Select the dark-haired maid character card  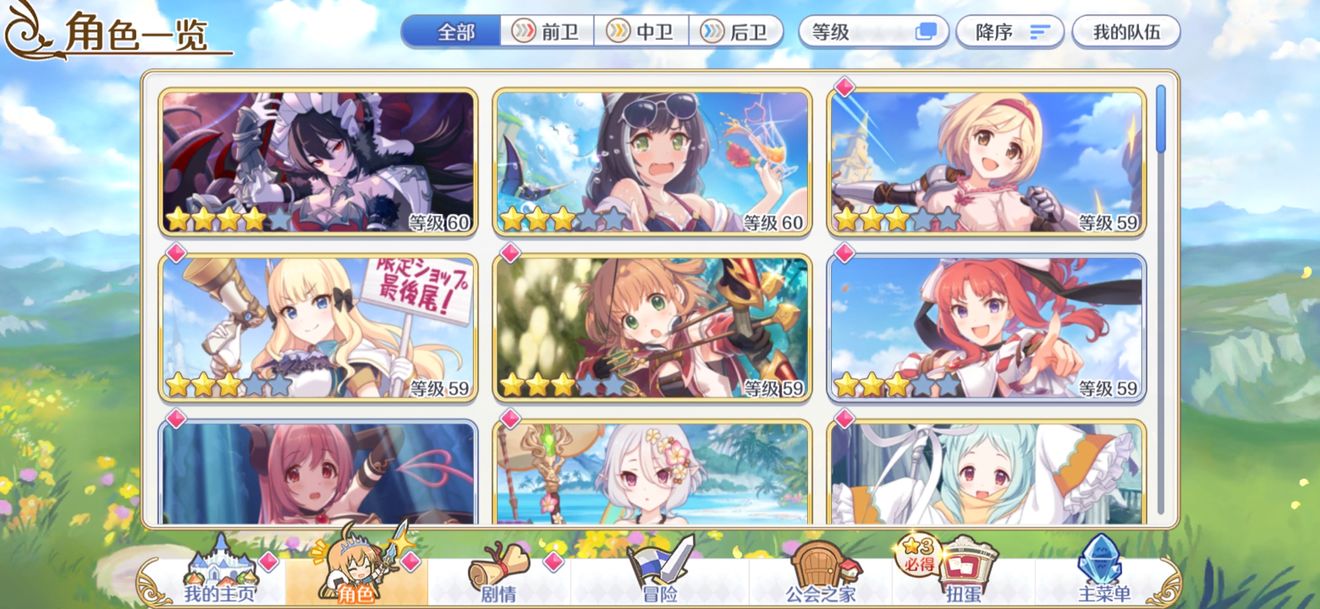click(x=318, y=163)
